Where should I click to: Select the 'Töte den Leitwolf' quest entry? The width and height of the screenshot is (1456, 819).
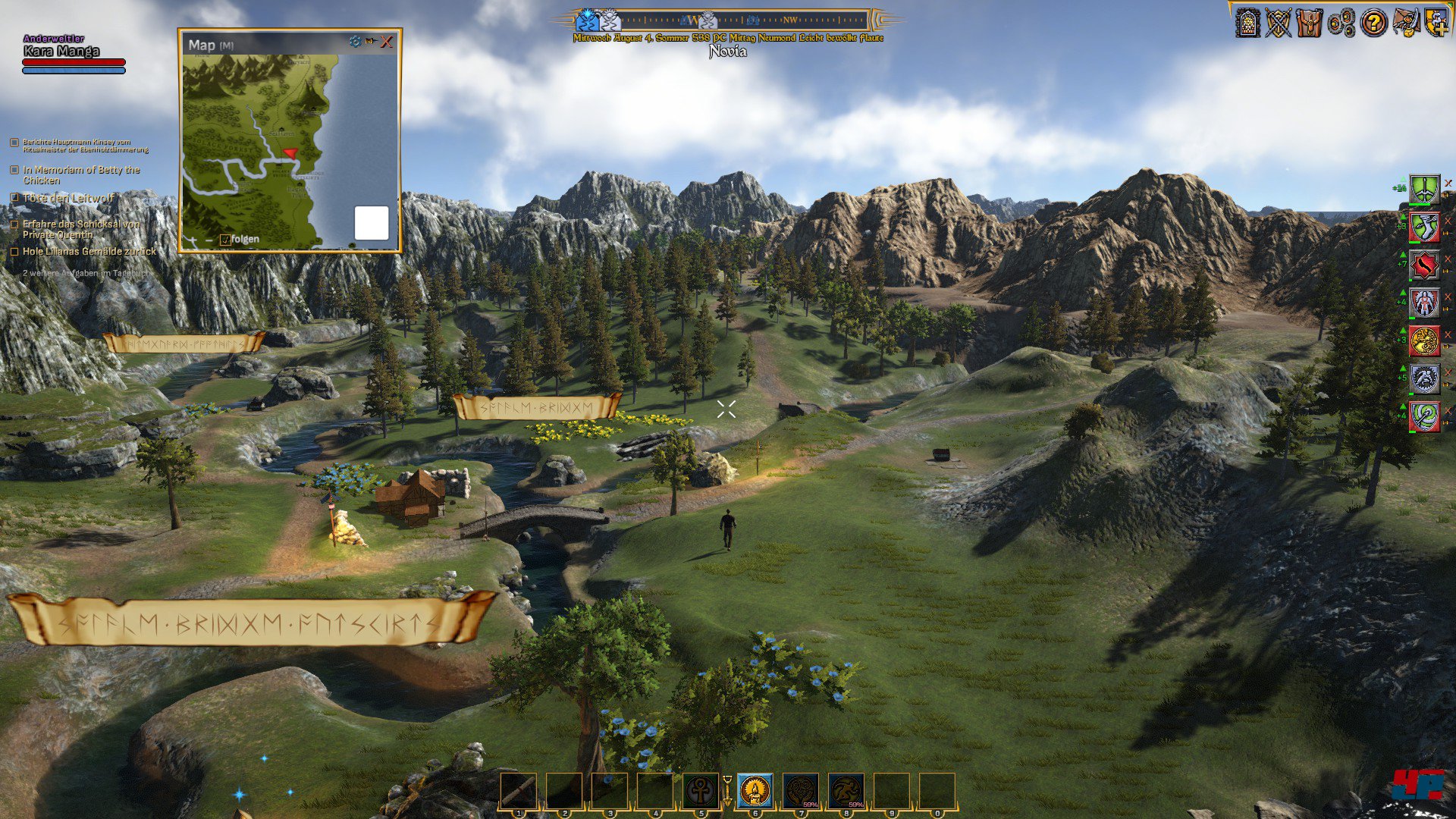point(68,198)
